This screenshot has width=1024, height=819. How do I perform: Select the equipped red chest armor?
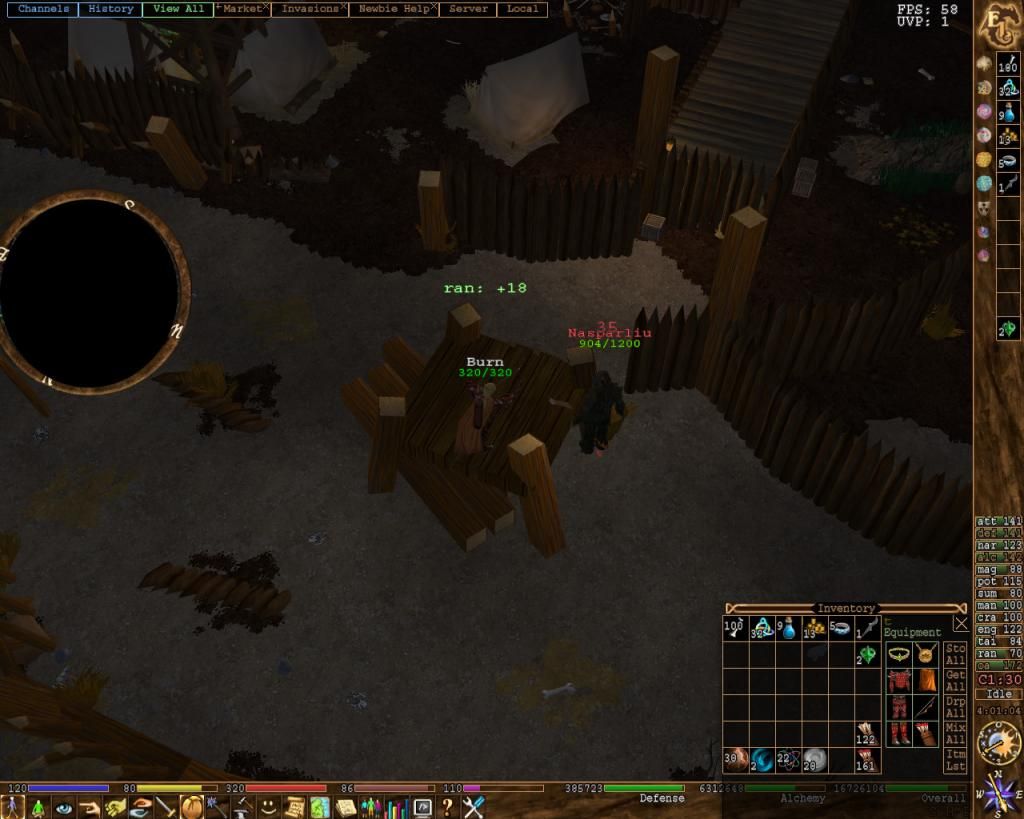point(899,681)
